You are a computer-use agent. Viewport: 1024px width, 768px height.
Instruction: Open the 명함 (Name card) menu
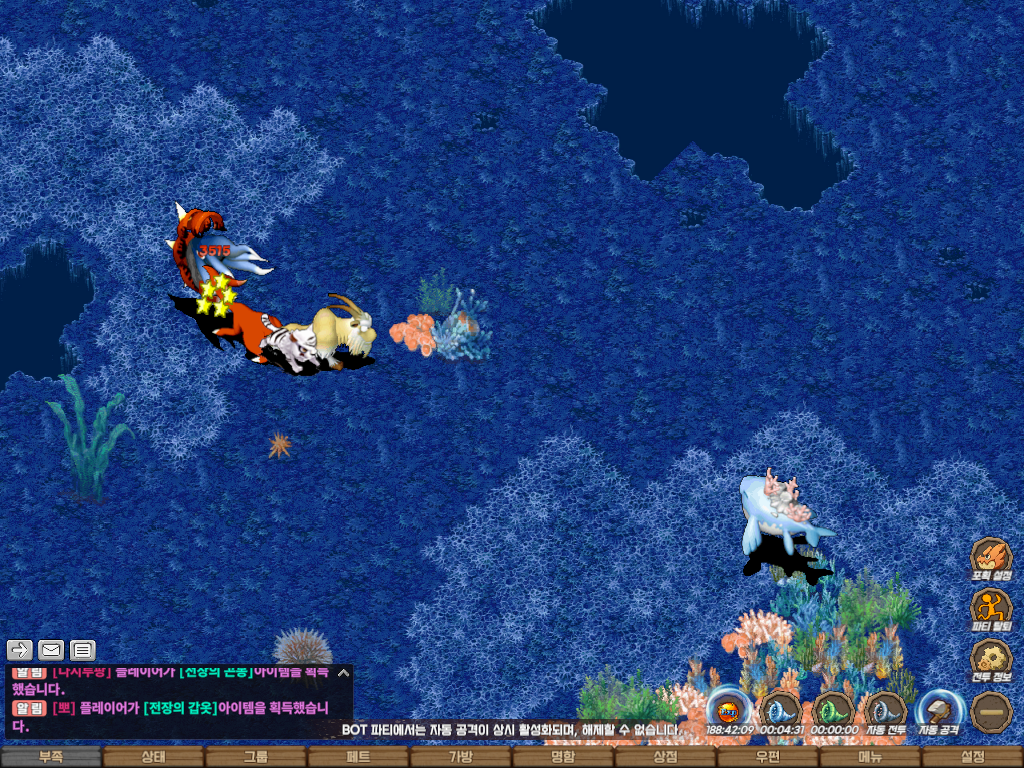(x=563, y=758)
